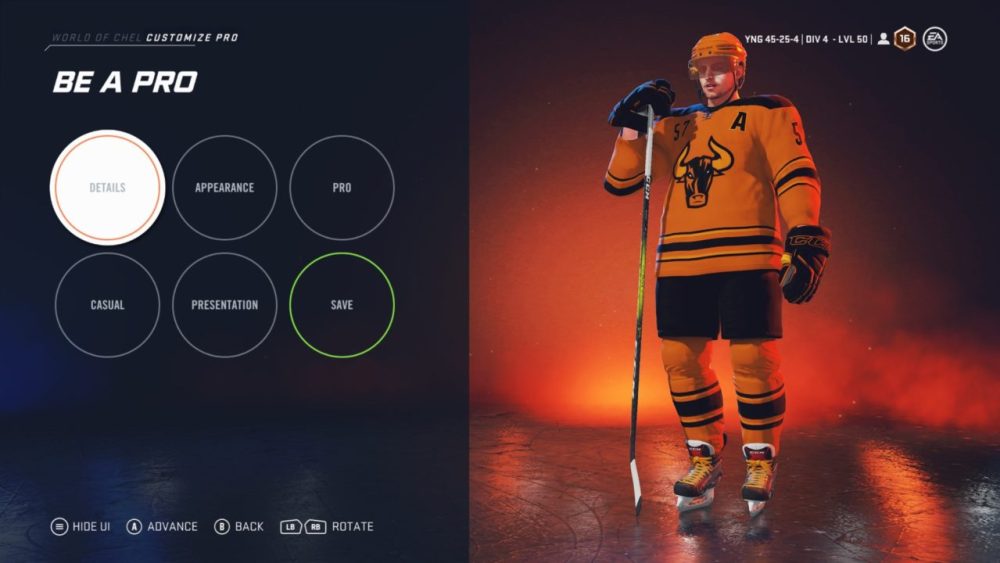Open the Details customization circle

107,188
